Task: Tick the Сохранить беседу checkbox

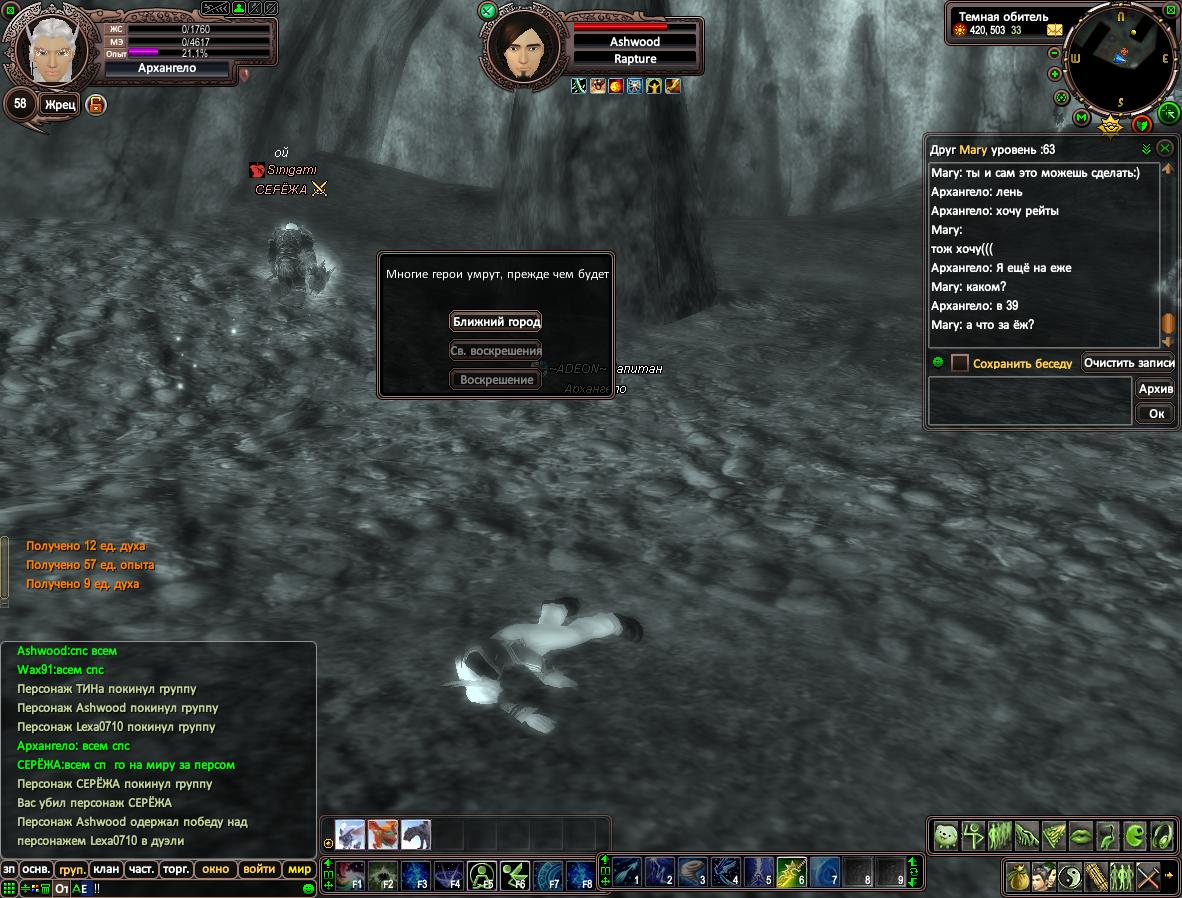Action: coord(960,363)
